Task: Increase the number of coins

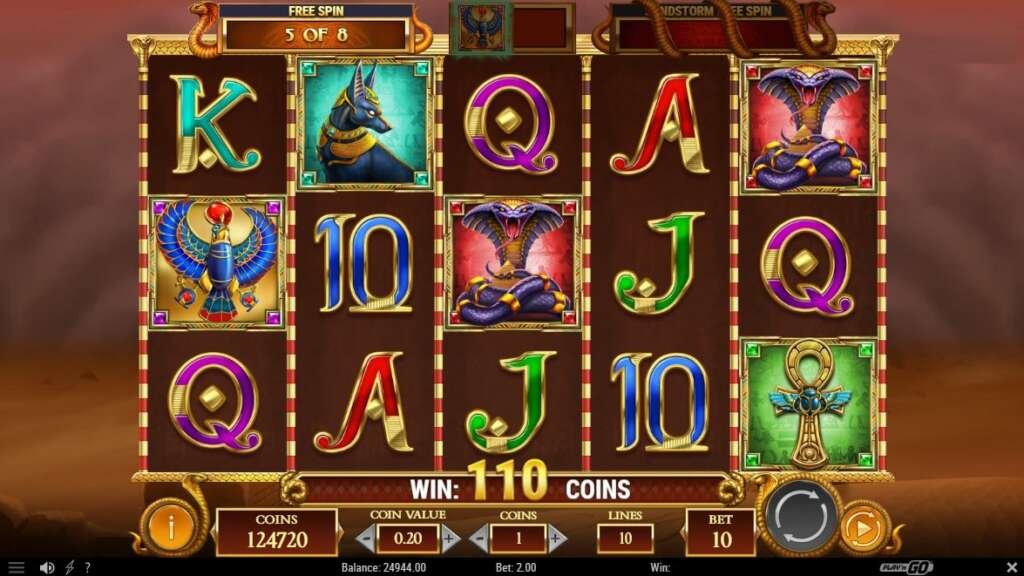Action: pos(558,539)
